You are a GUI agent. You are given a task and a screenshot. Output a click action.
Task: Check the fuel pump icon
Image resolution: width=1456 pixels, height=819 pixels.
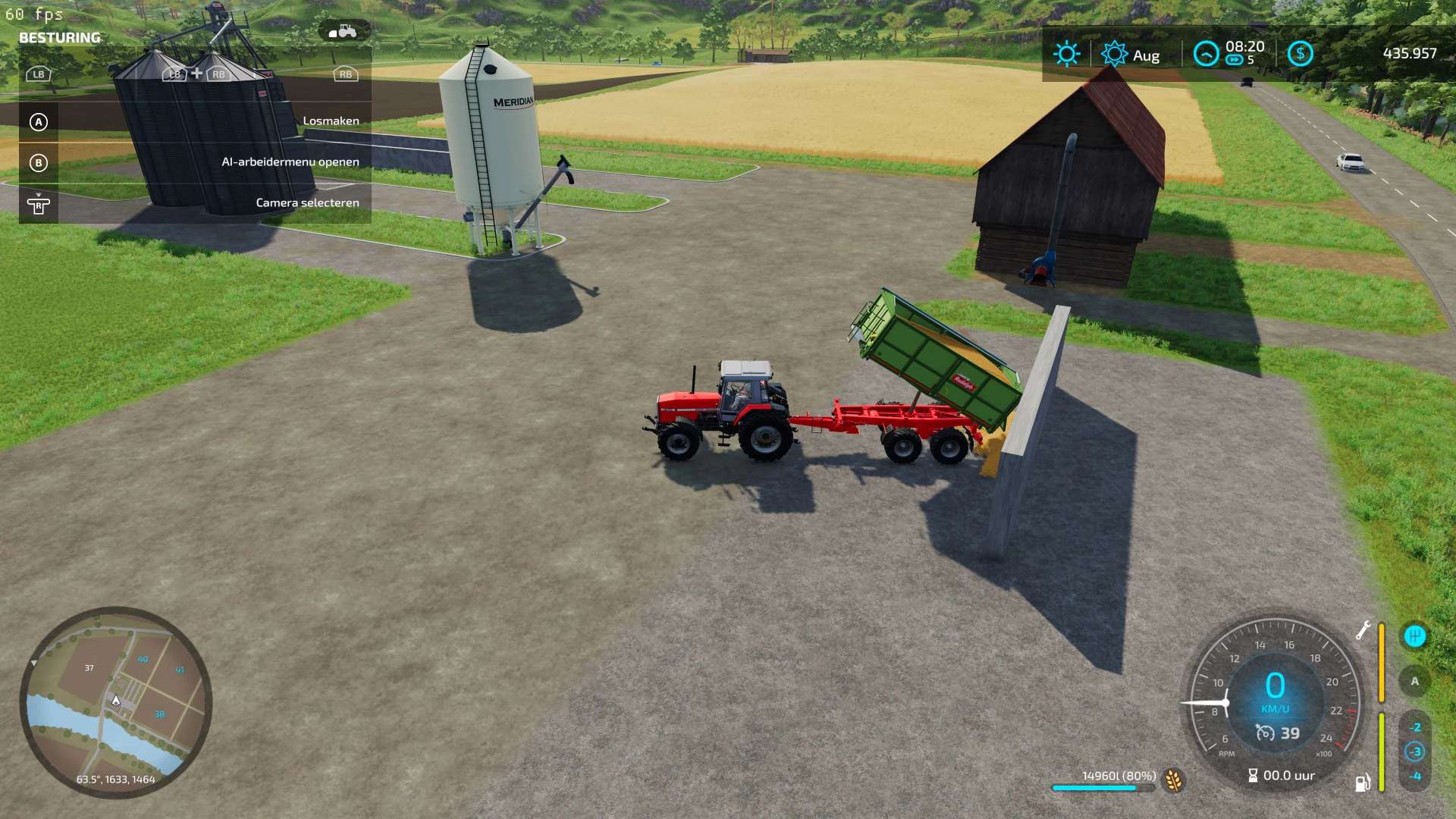point(1362,783)
